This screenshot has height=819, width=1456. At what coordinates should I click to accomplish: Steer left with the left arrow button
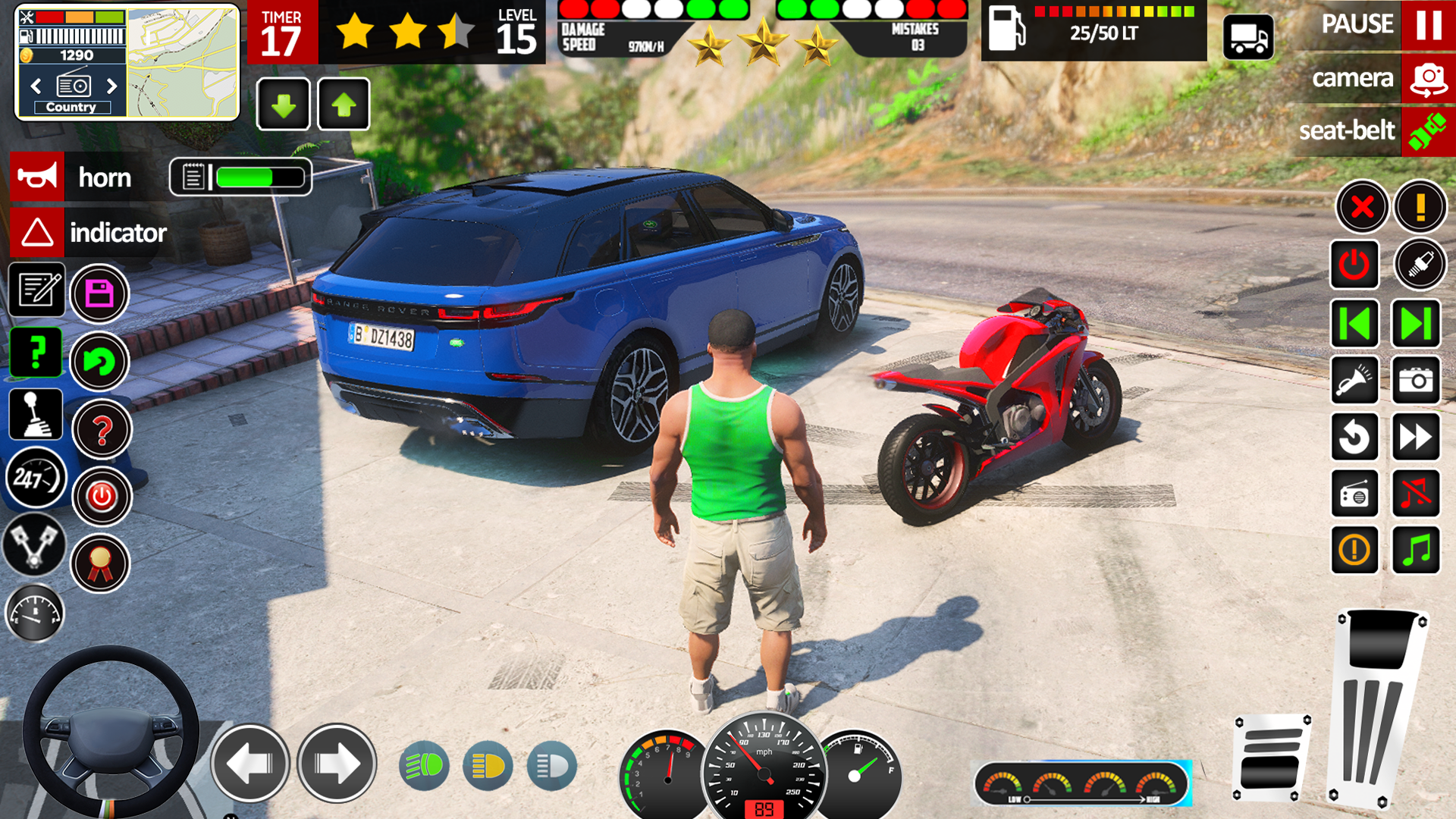click(x=249, y=763)
